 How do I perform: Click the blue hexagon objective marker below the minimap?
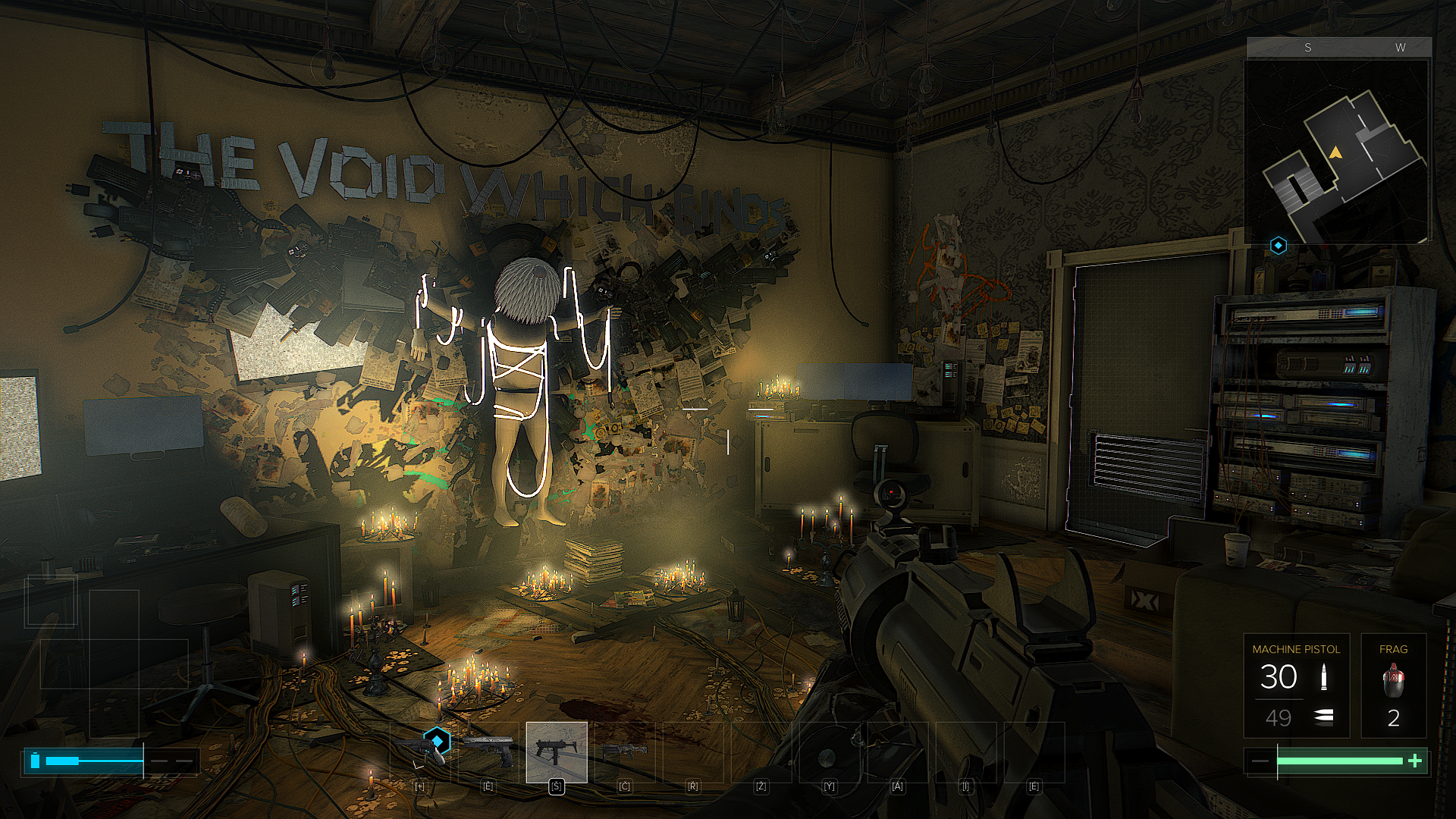pos(1279,246)
